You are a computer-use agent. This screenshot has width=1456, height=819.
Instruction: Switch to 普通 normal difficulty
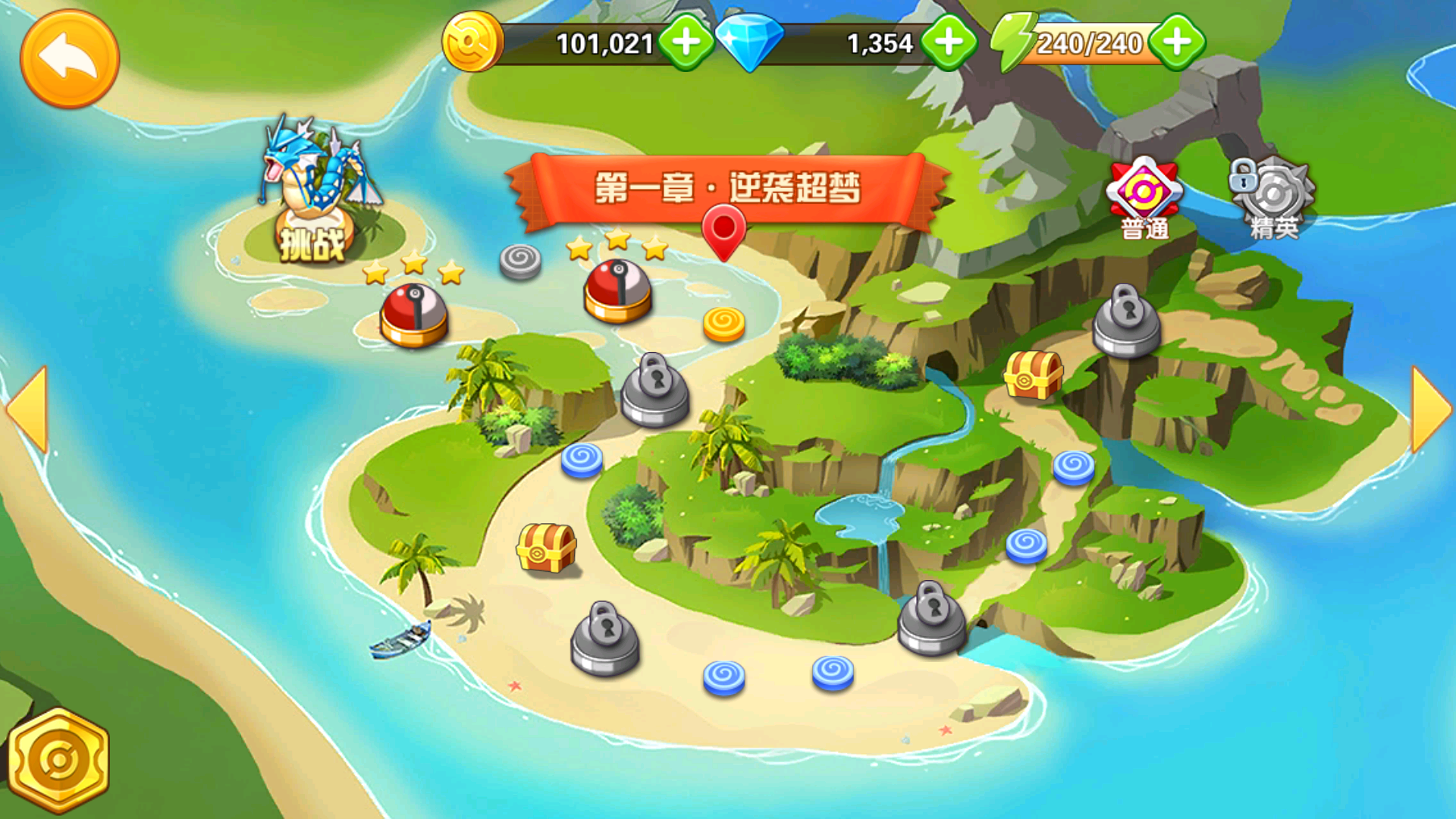click(x=1144, y=199)
